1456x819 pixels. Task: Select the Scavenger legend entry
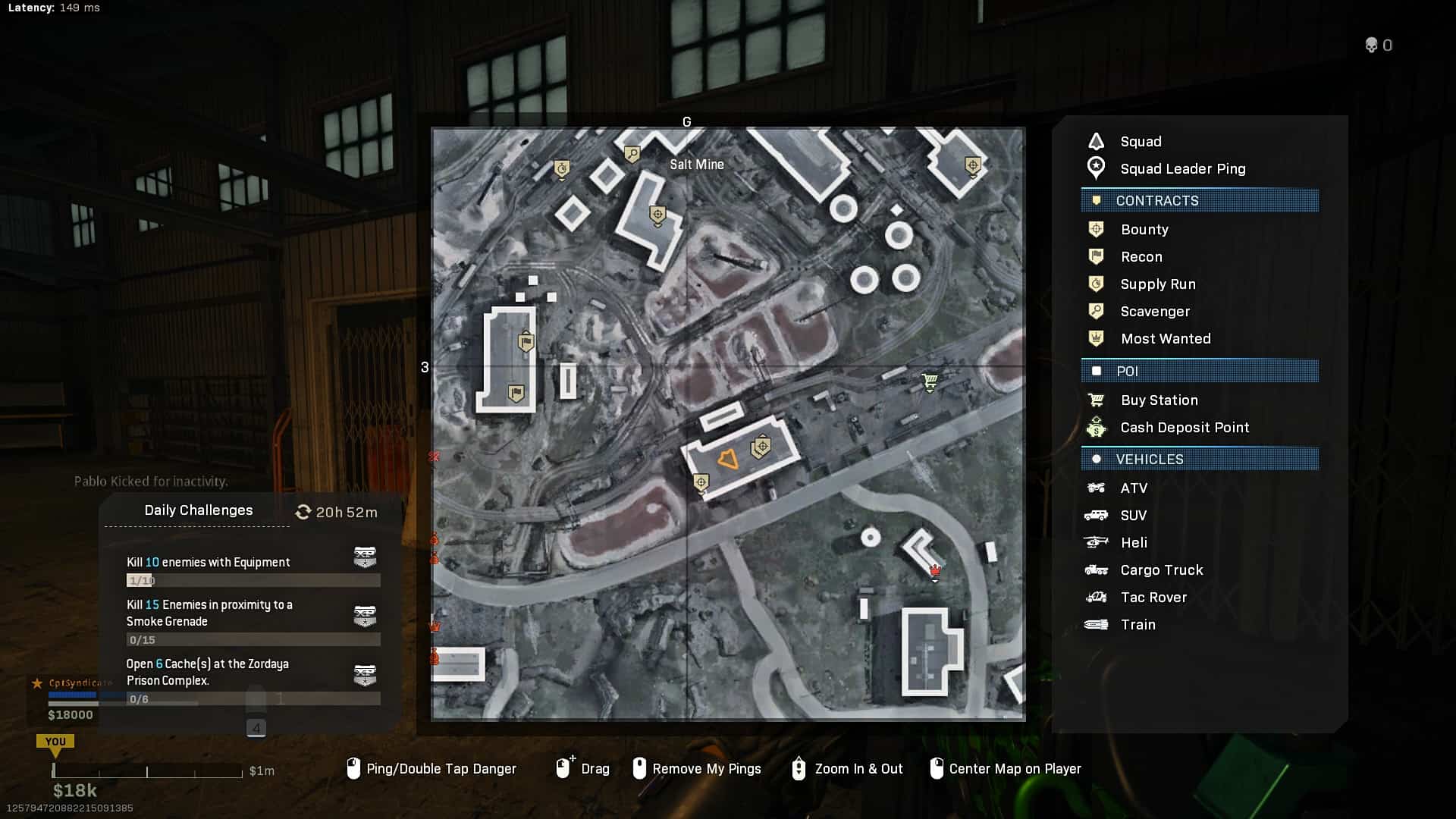click(1154, 312)
